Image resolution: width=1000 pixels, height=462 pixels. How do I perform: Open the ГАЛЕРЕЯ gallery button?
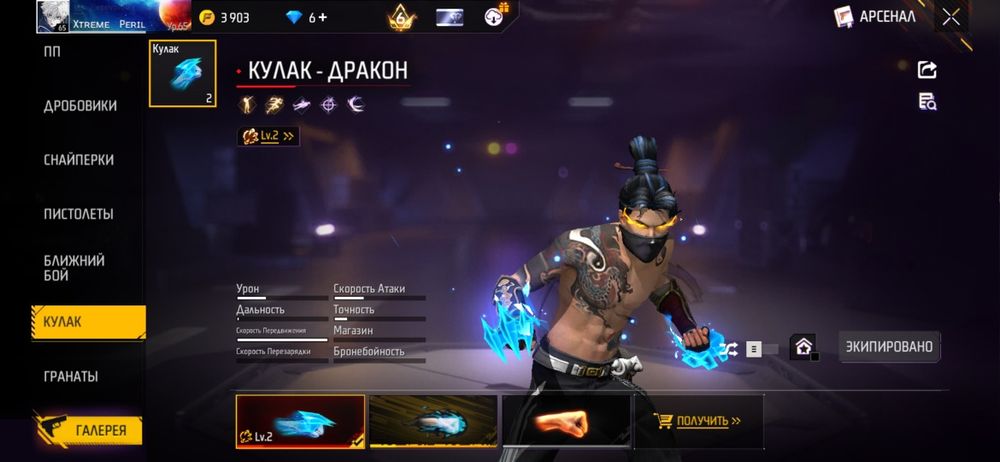(88, 430)
